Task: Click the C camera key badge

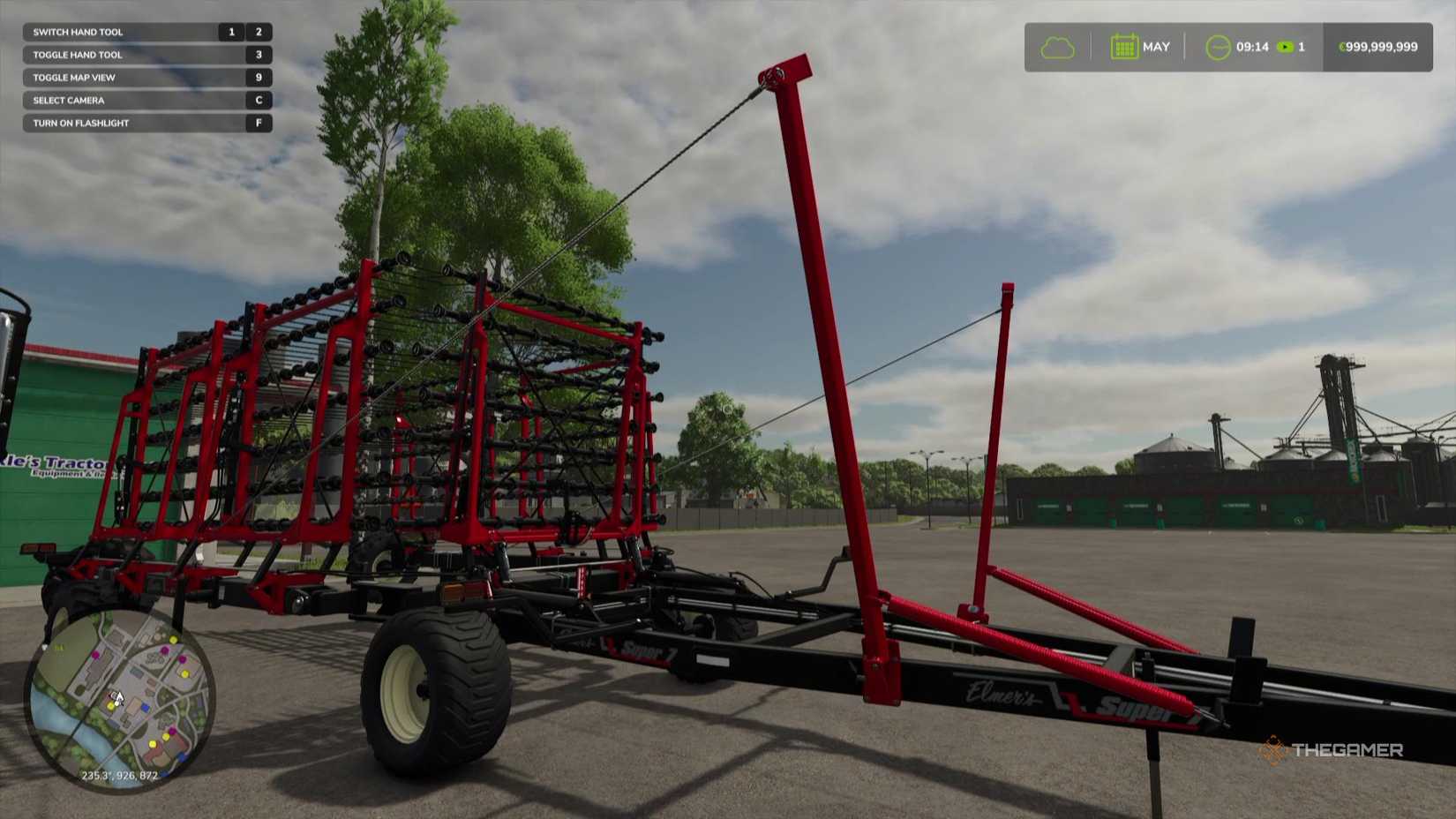Action: click(x=257, y=100)
